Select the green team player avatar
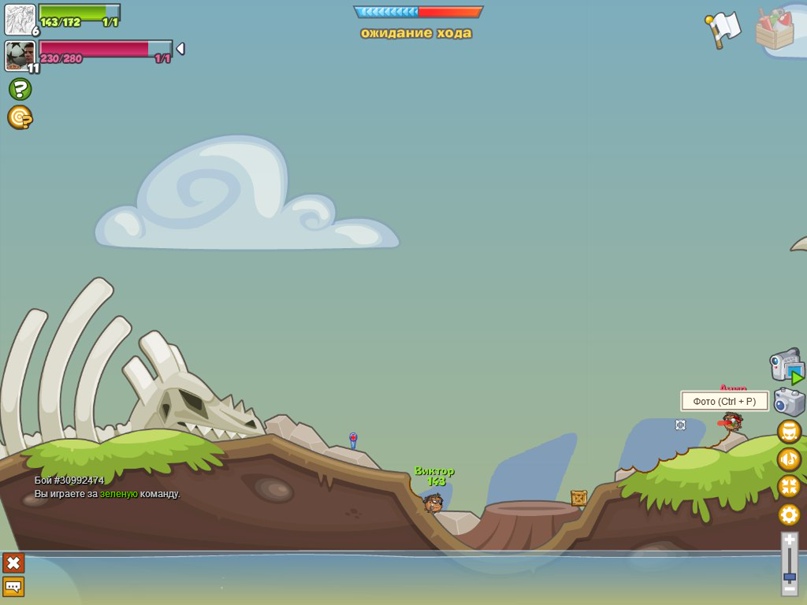The height and width of the screenshot is (605, 807). pos(20,19)
